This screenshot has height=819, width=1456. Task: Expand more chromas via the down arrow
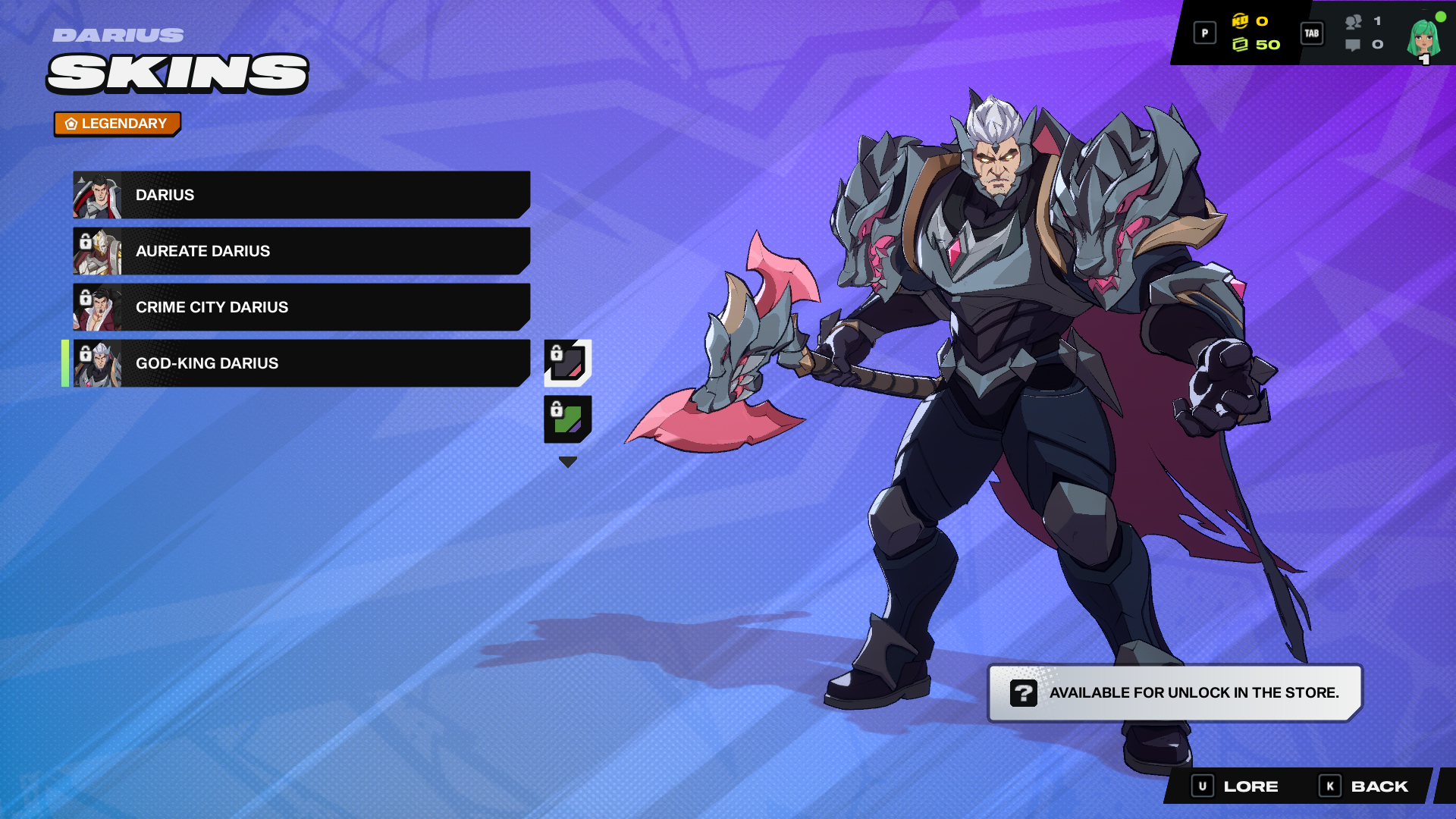pos(567,460)
